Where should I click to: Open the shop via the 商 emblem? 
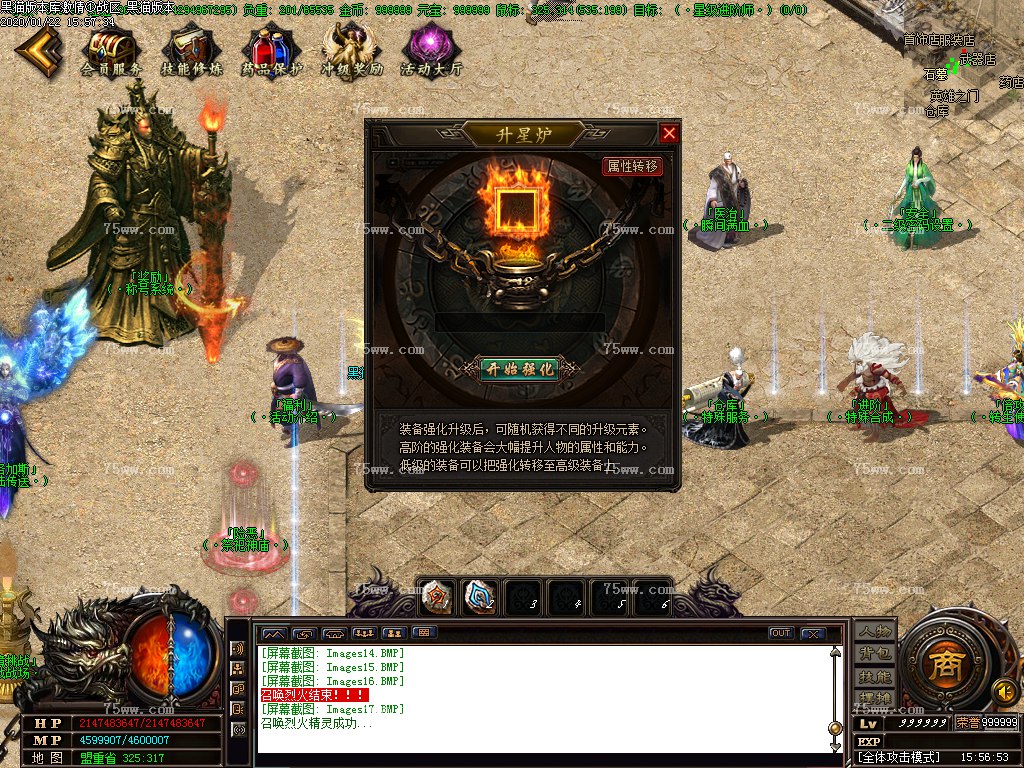pos(944,667)
